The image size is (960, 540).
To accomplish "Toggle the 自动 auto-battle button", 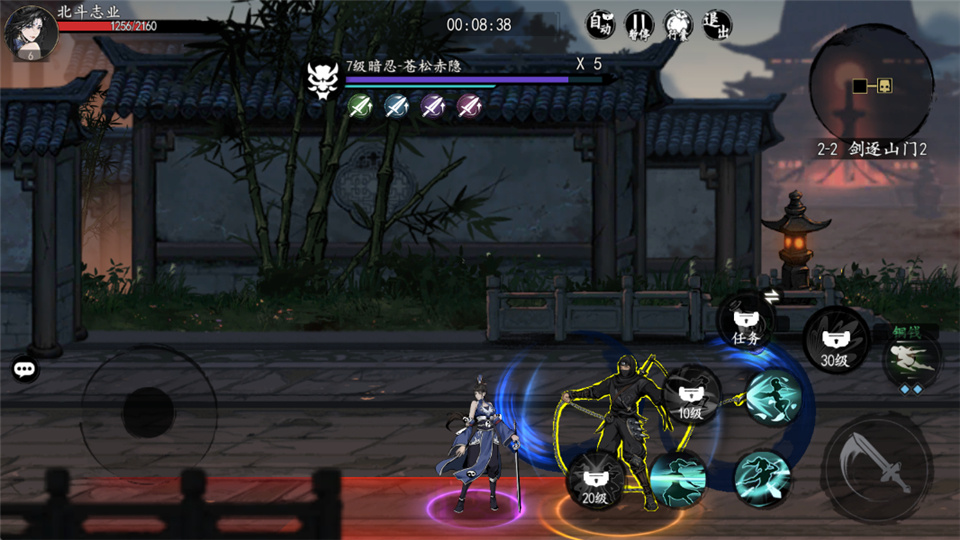I will point(599,24).
